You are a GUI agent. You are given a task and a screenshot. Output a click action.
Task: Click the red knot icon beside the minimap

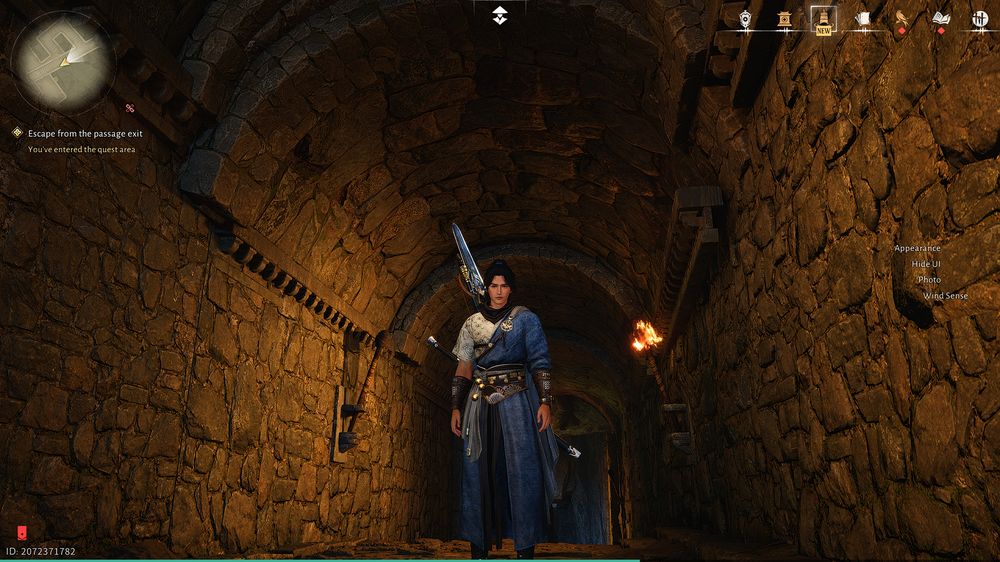pos(130,107)
